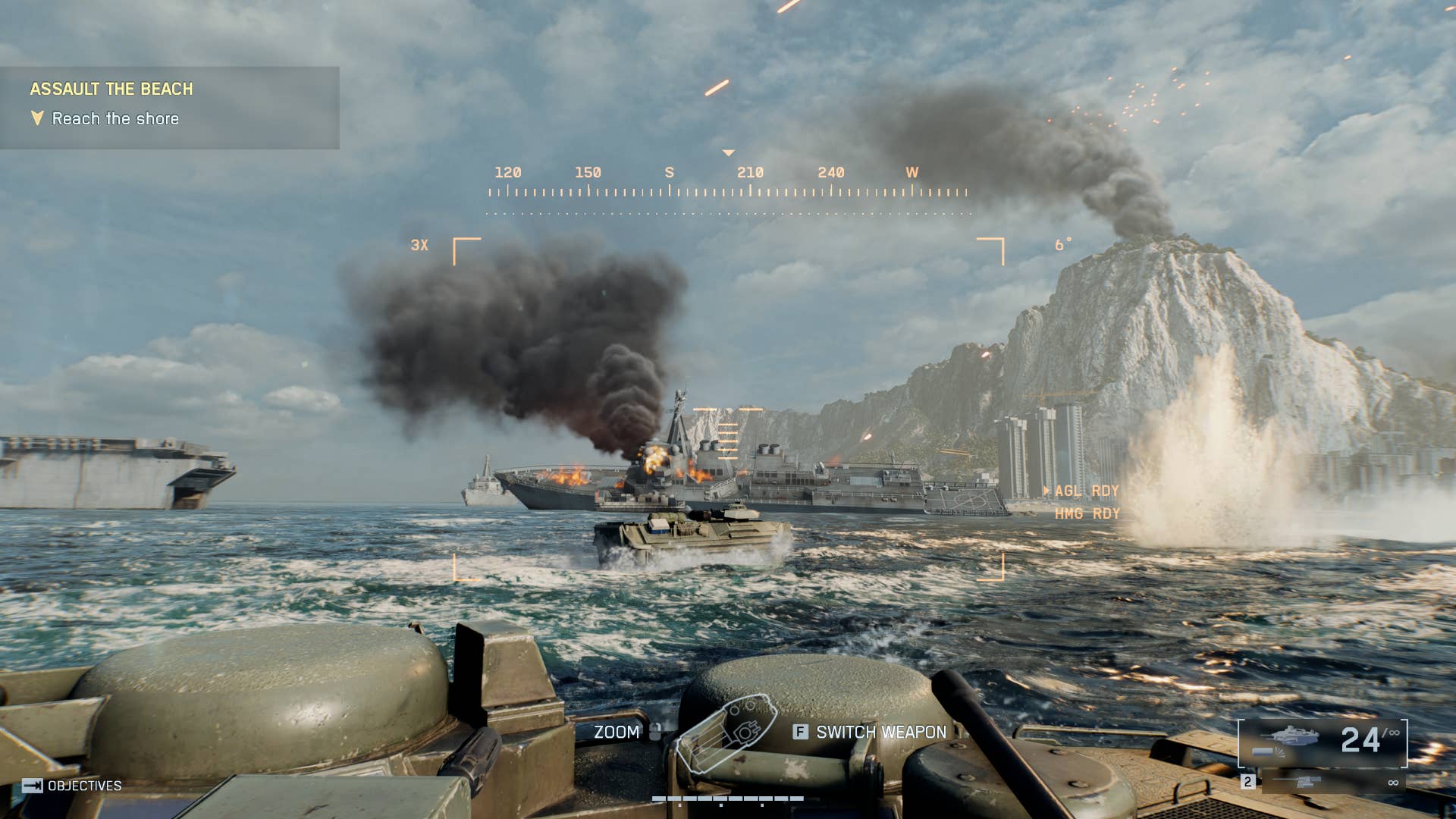The image size is (1456, 819).
Task: Choose the HMG RDY weapon indicator
Action: coord(1087,514)
